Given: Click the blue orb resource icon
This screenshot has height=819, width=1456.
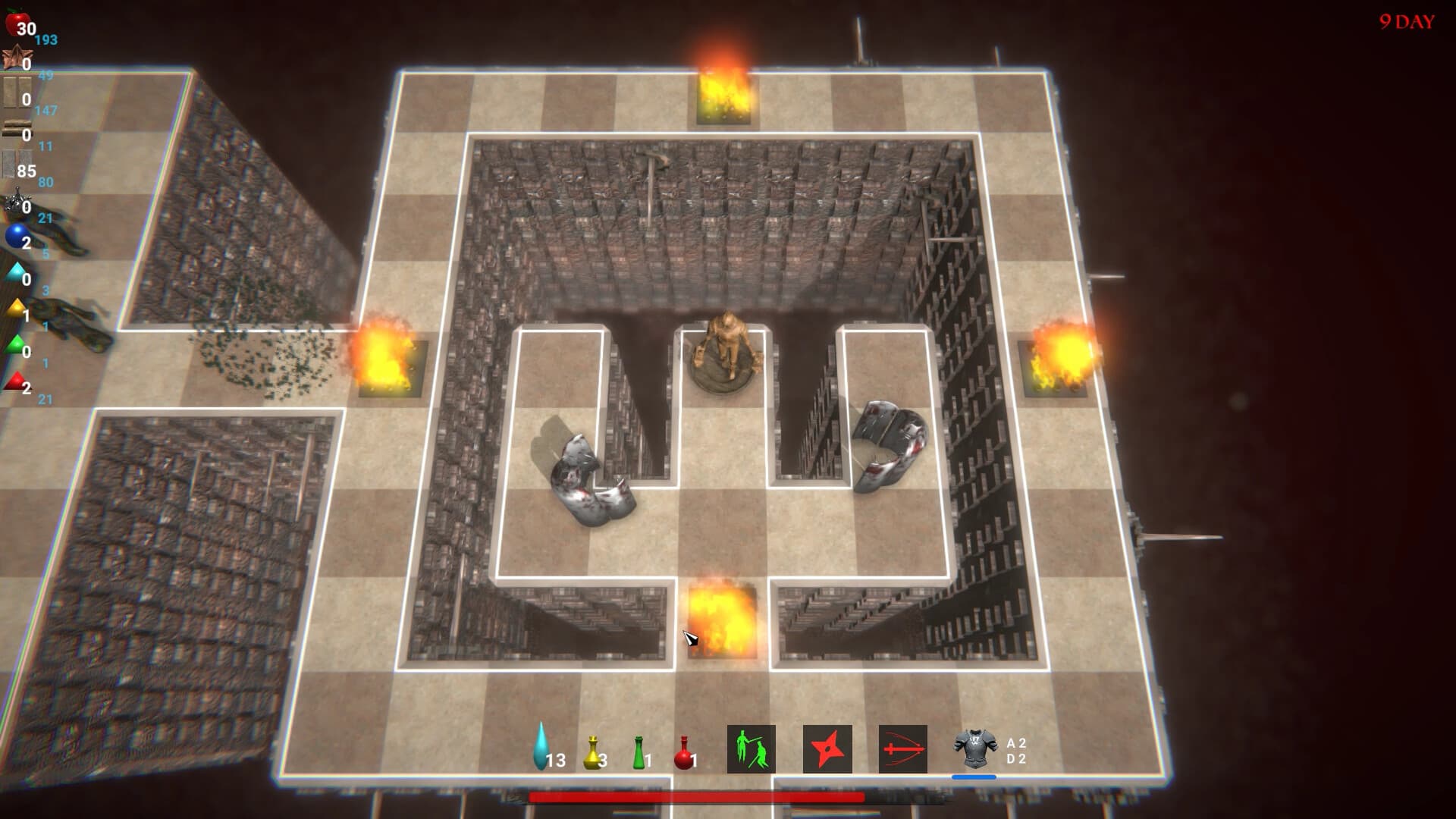Looking at the screenshot, I should click(x=15, y=235).
